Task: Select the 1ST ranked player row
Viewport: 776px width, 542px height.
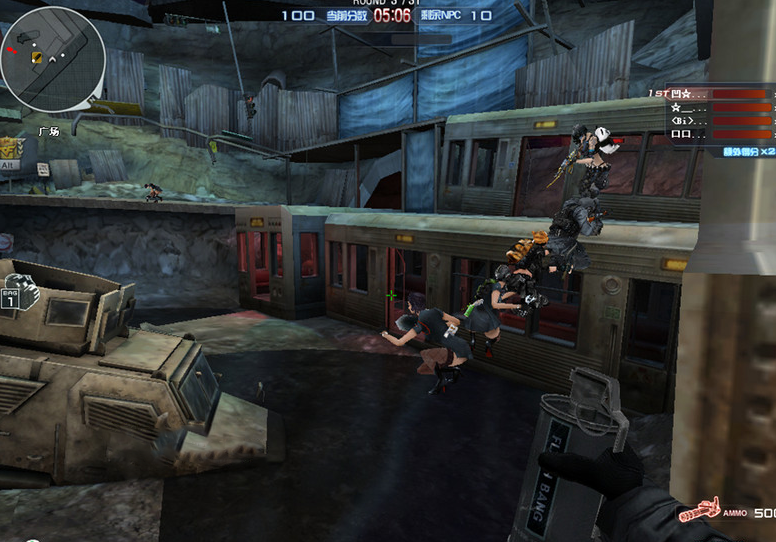Action: pyautogui.click(x=712, y=93)
